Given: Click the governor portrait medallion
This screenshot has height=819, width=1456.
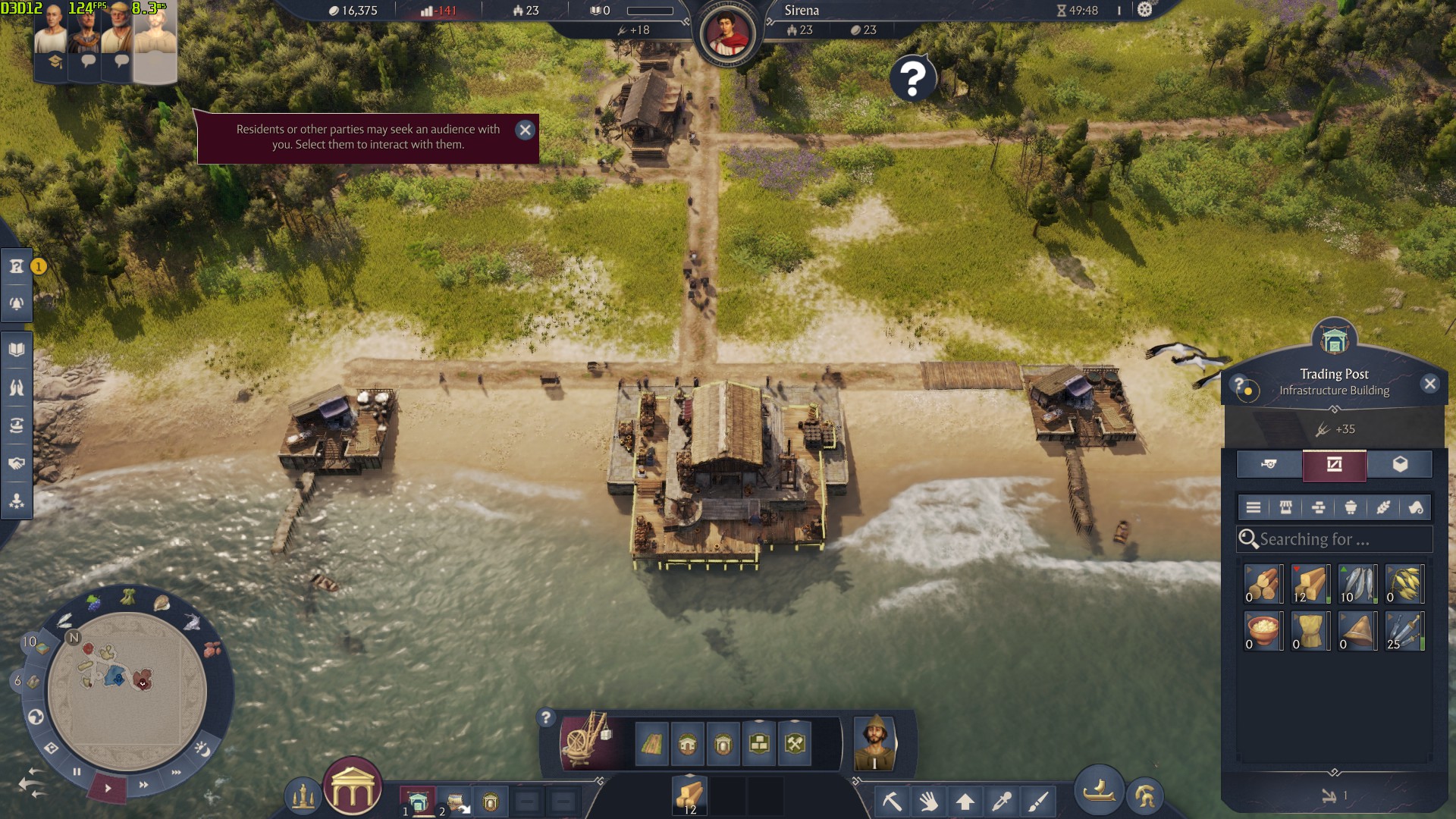Looking at the screenshot, I should click(727, 32).
